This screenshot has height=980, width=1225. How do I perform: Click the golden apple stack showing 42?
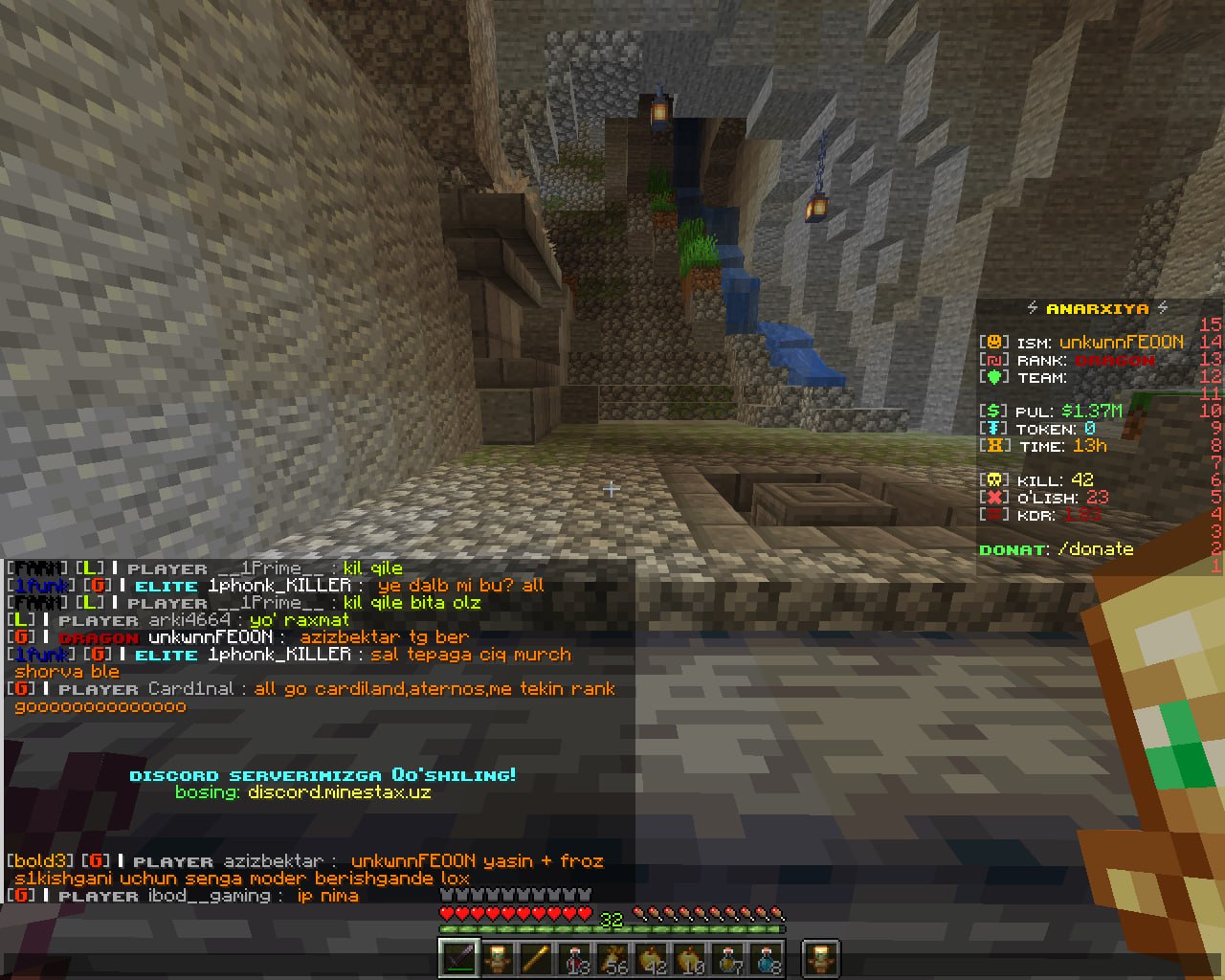(x=651, y=957)
